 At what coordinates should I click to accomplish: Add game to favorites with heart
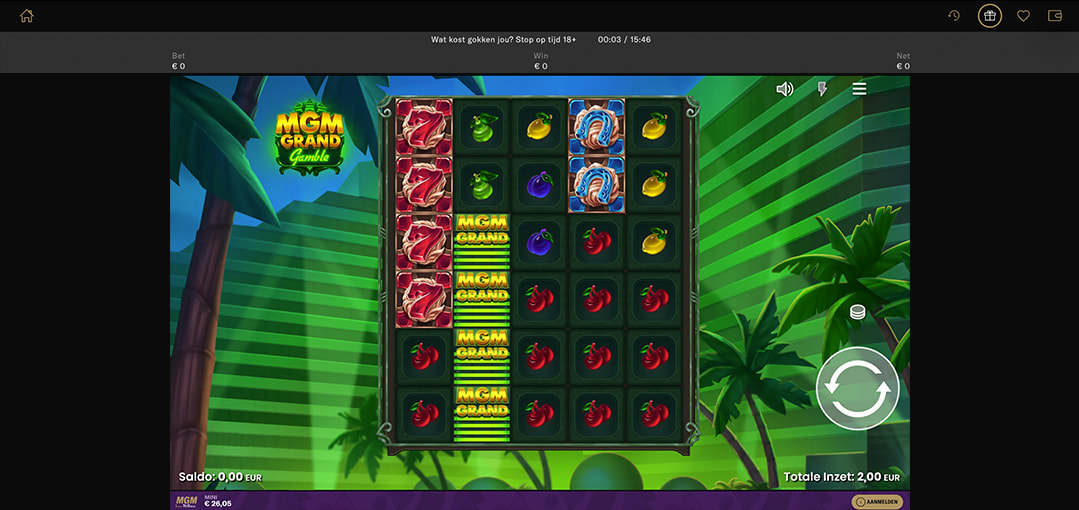[1023, 16]
